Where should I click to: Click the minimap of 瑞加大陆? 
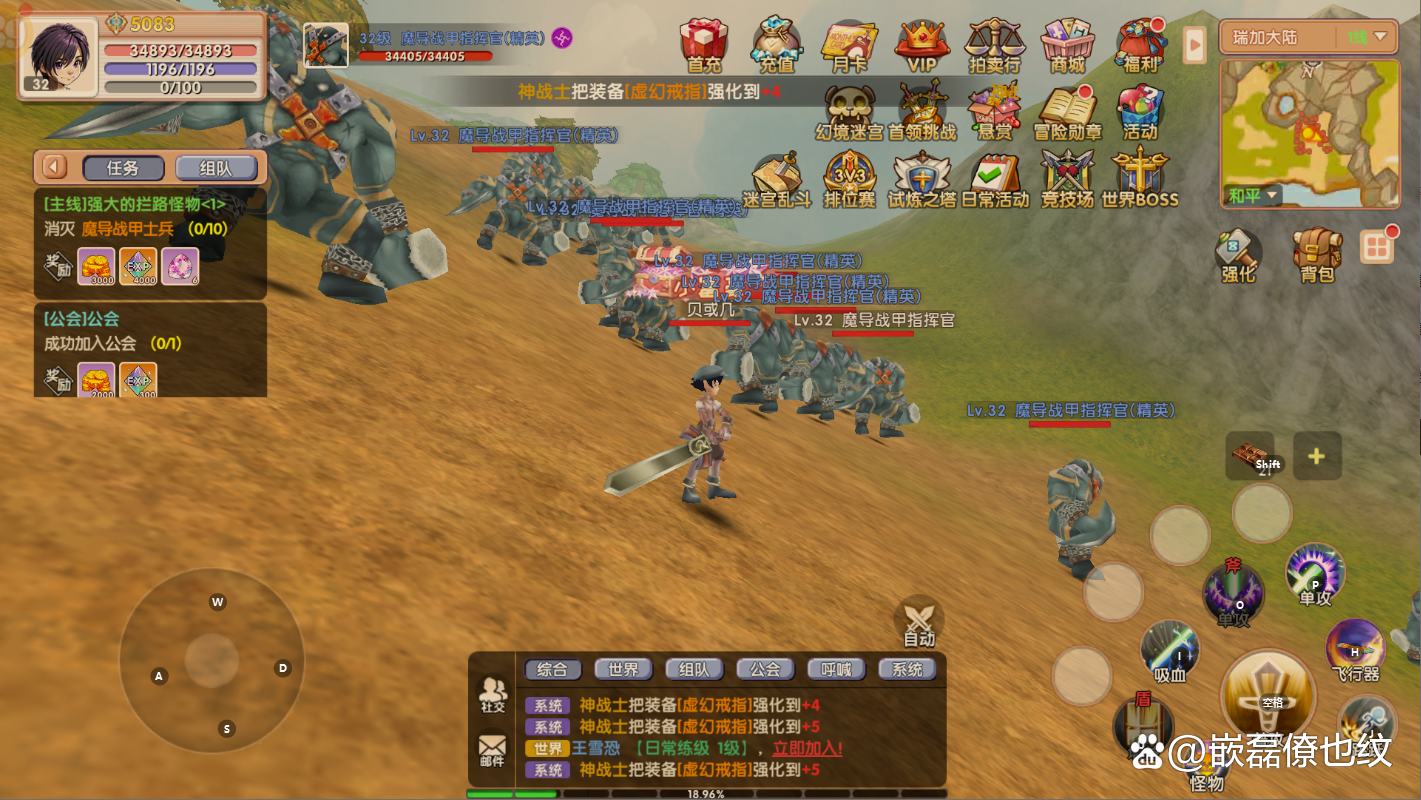point(1310,125)
